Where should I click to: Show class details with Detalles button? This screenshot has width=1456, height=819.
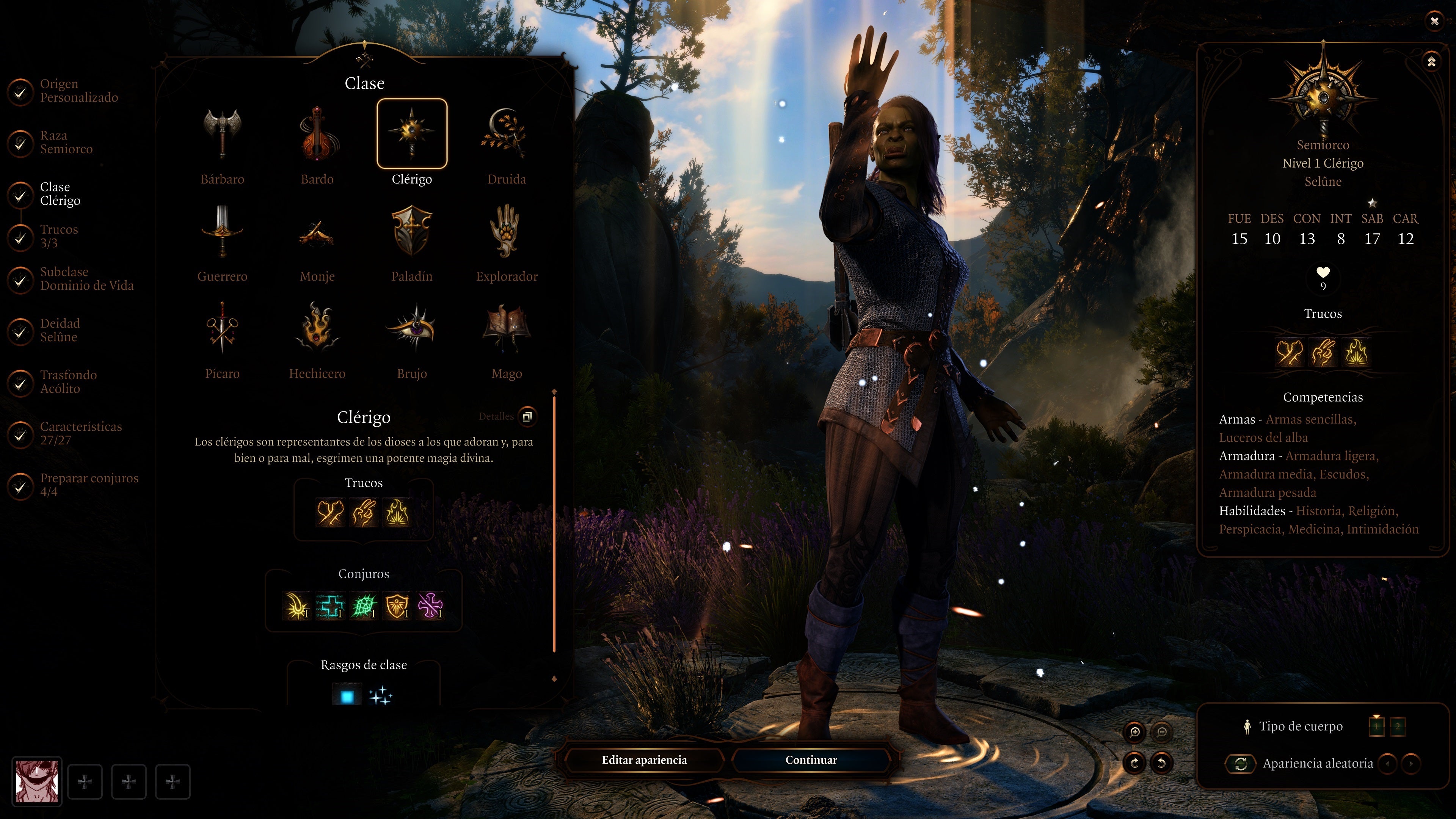(x=527, y=417)
